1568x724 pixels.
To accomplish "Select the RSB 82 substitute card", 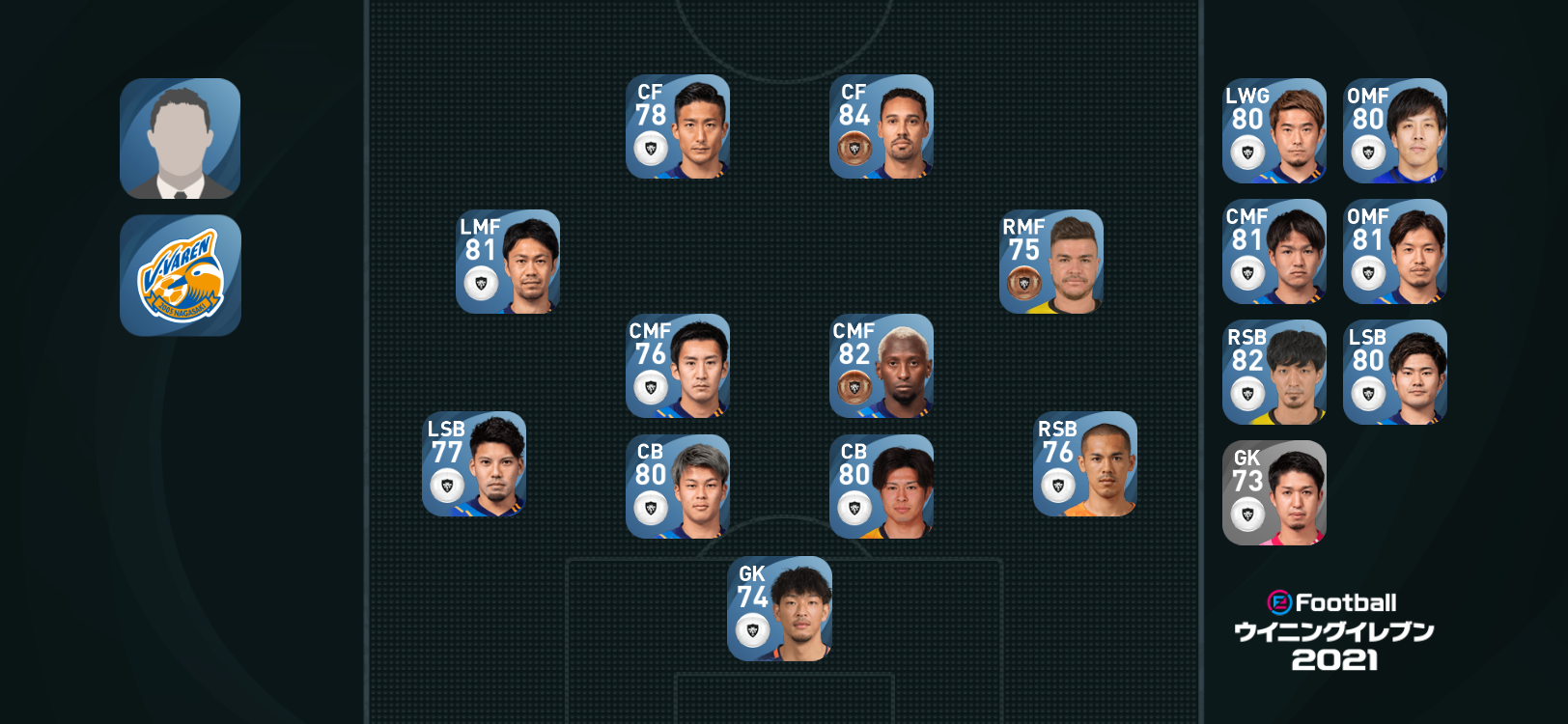I will click(x=1274, y=373).
